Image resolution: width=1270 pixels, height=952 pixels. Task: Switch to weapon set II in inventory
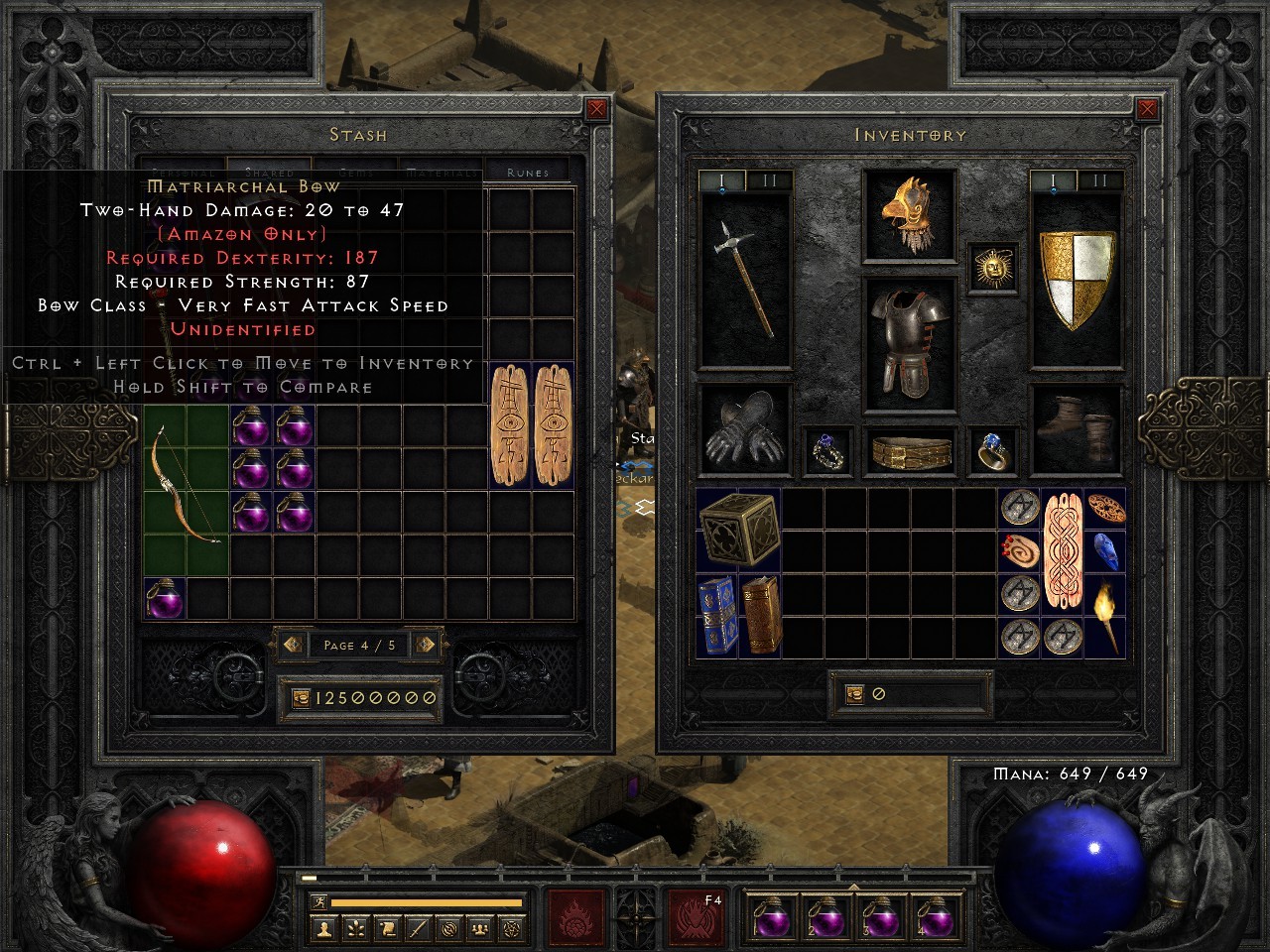coord(1099,180)
